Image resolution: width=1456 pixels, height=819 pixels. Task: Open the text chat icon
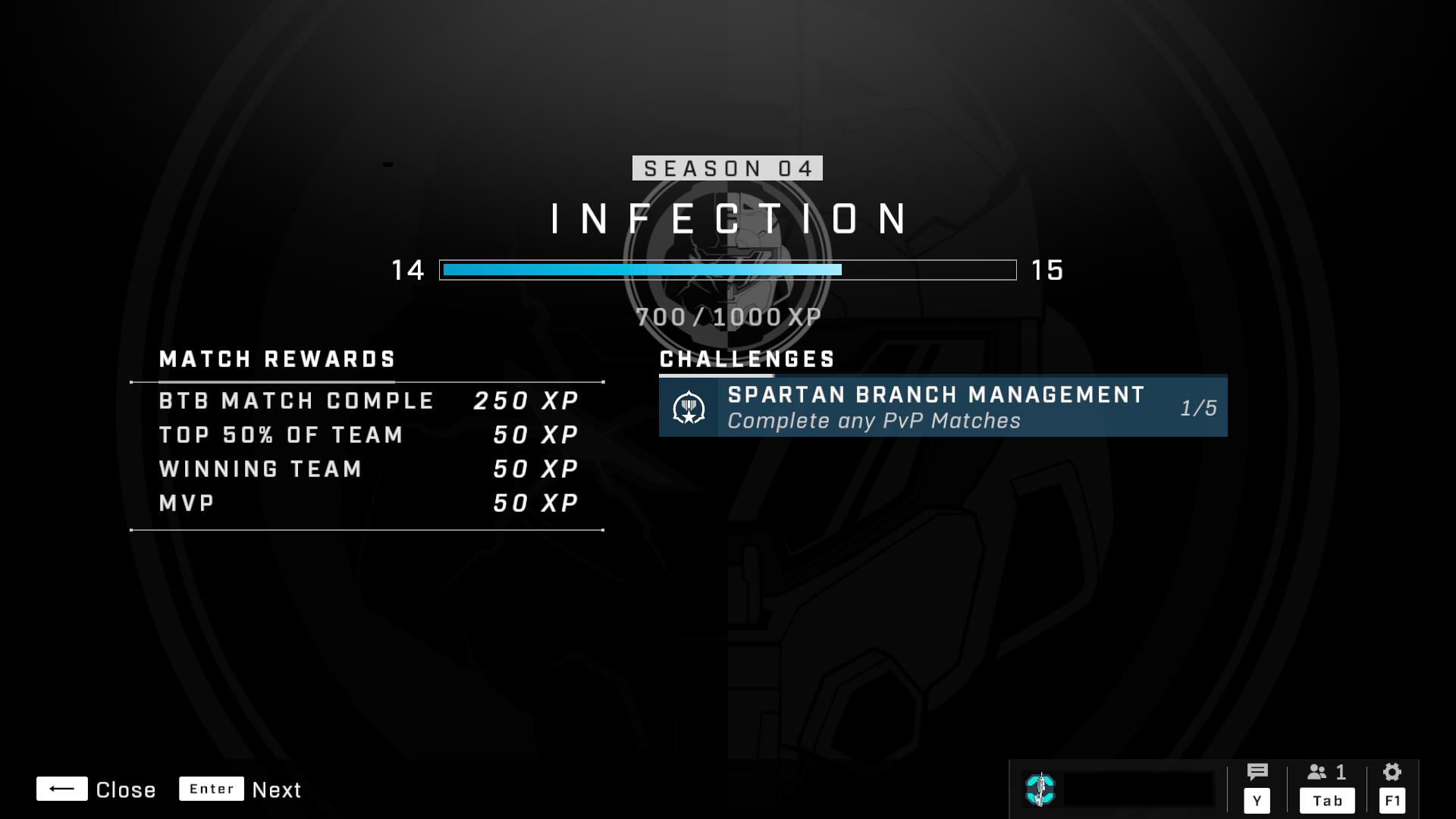pyautogui.click(x=1257, y=773)
